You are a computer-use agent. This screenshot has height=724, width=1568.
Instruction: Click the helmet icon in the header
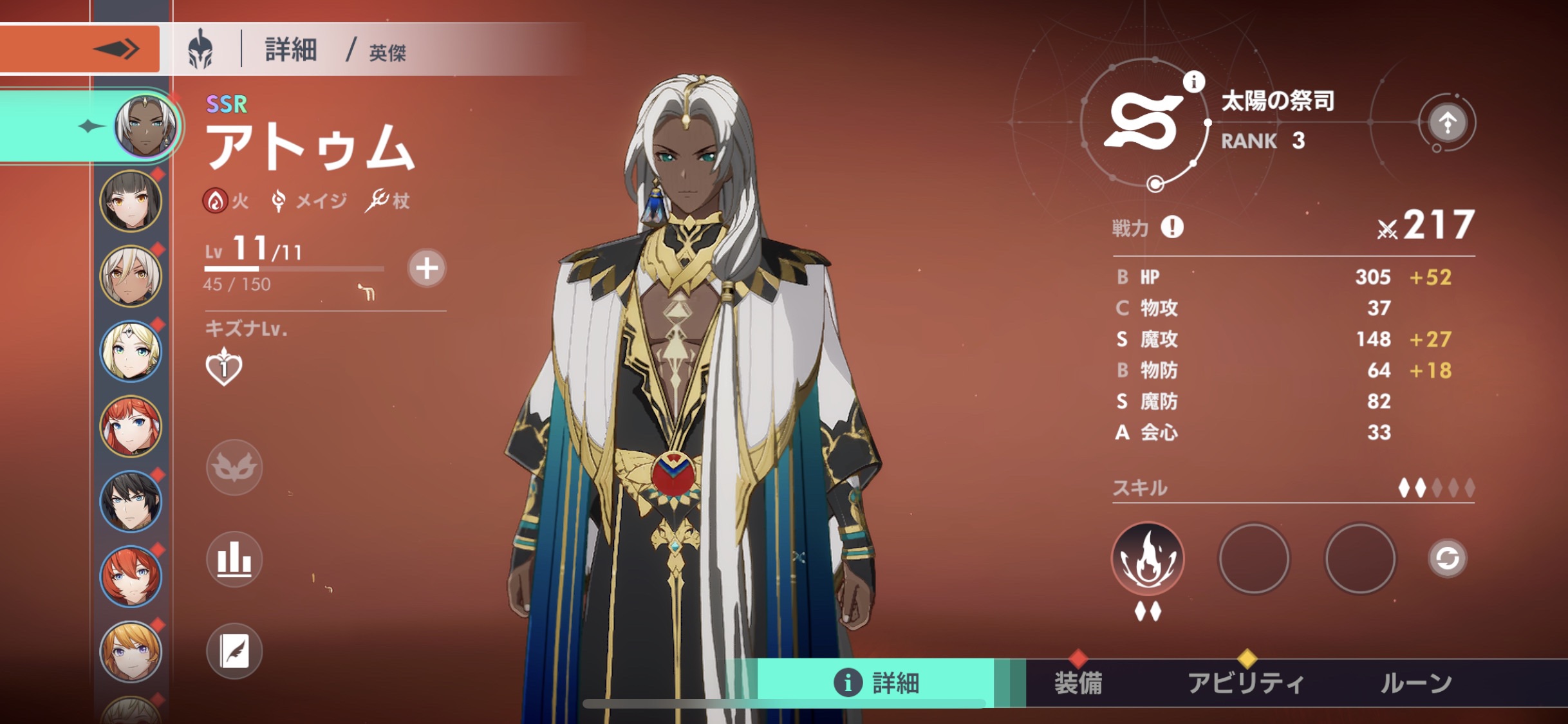[x=200, y=49]
